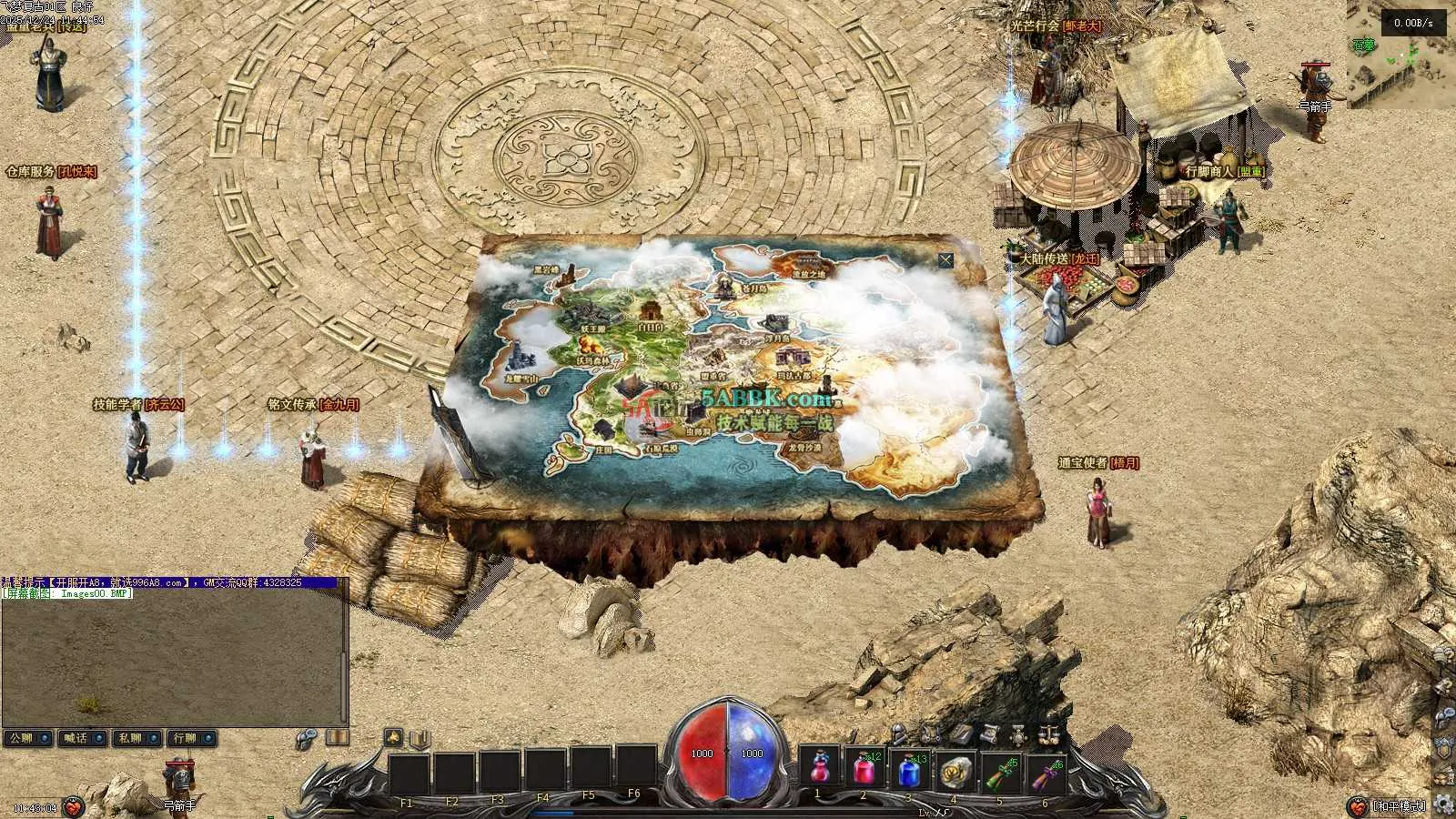Use the red health potion stack x12
Image resolution: width=1456 pixels, height=819 pixels.
(x=864, y=771)
